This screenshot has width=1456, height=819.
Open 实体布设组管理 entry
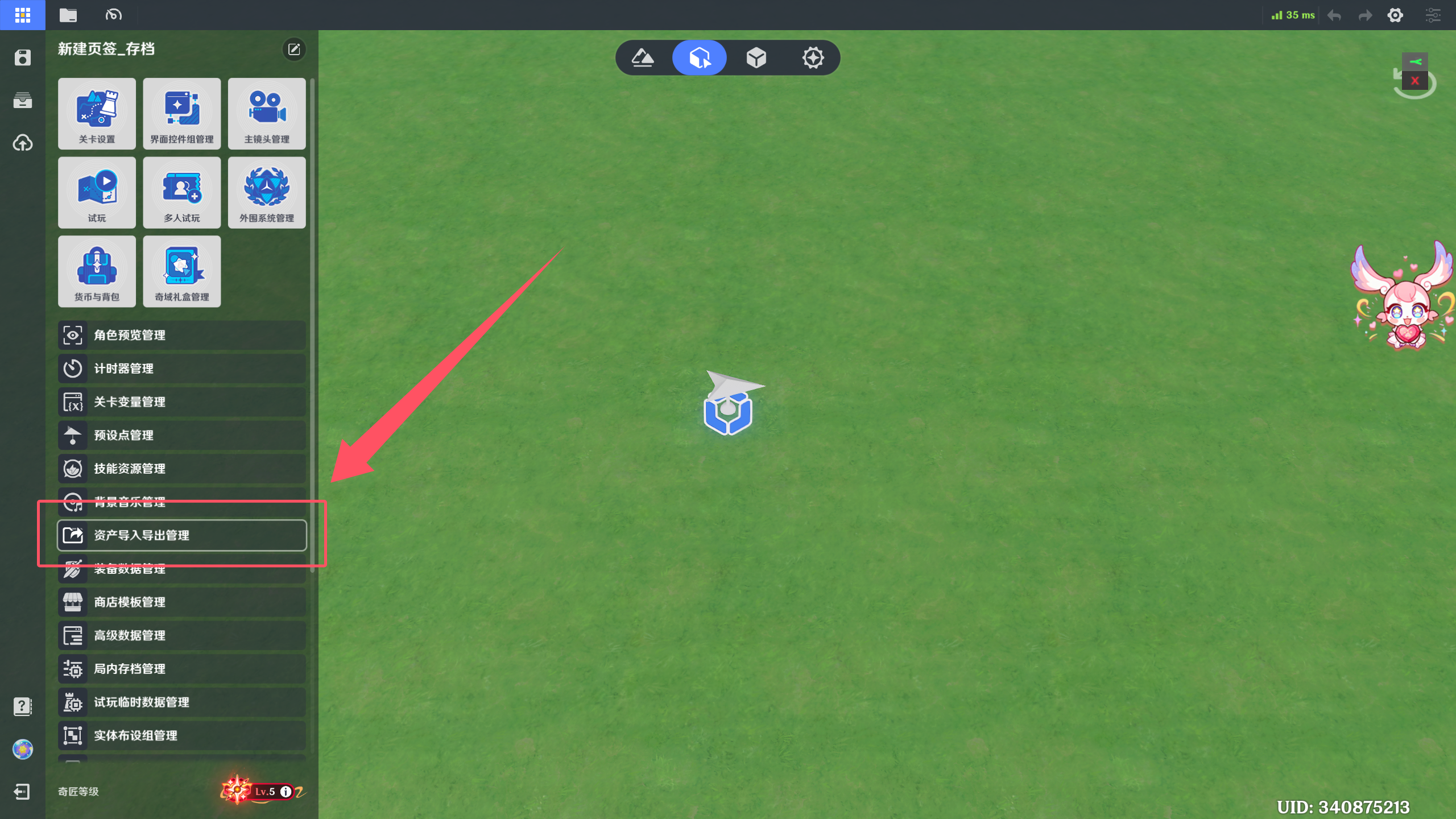181,735
